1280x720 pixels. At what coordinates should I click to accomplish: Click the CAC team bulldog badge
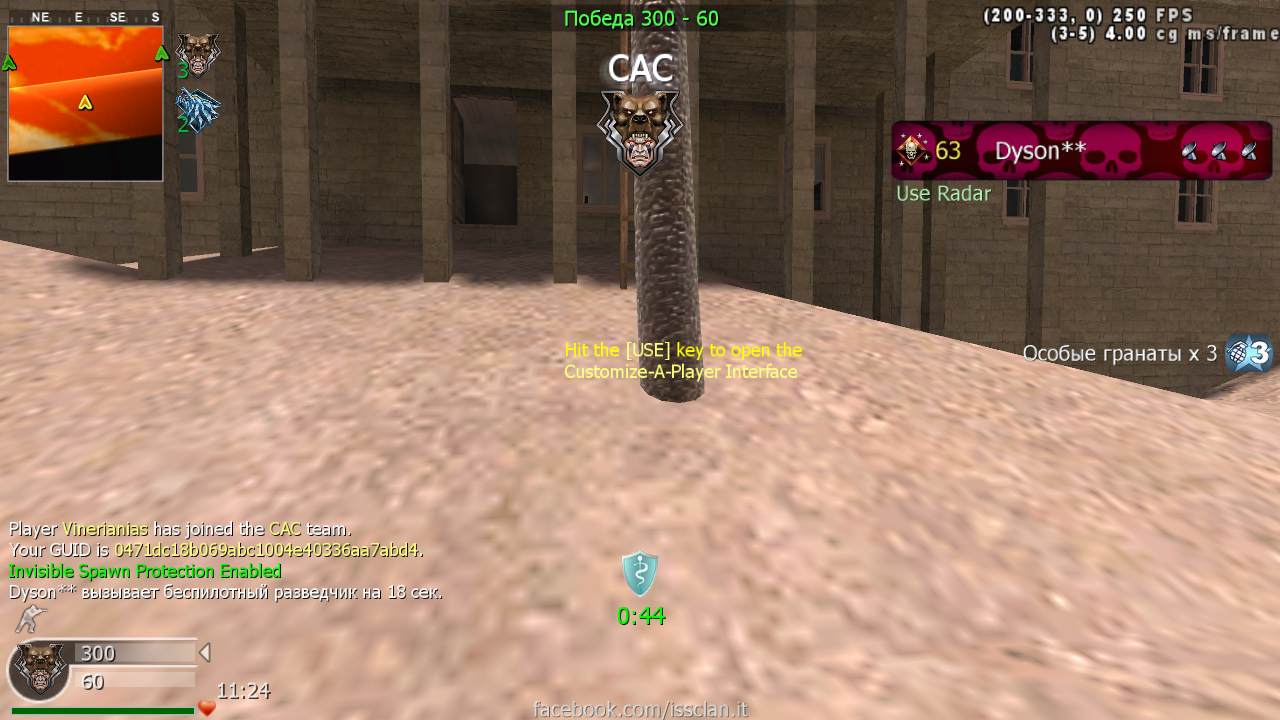(640, 130)
